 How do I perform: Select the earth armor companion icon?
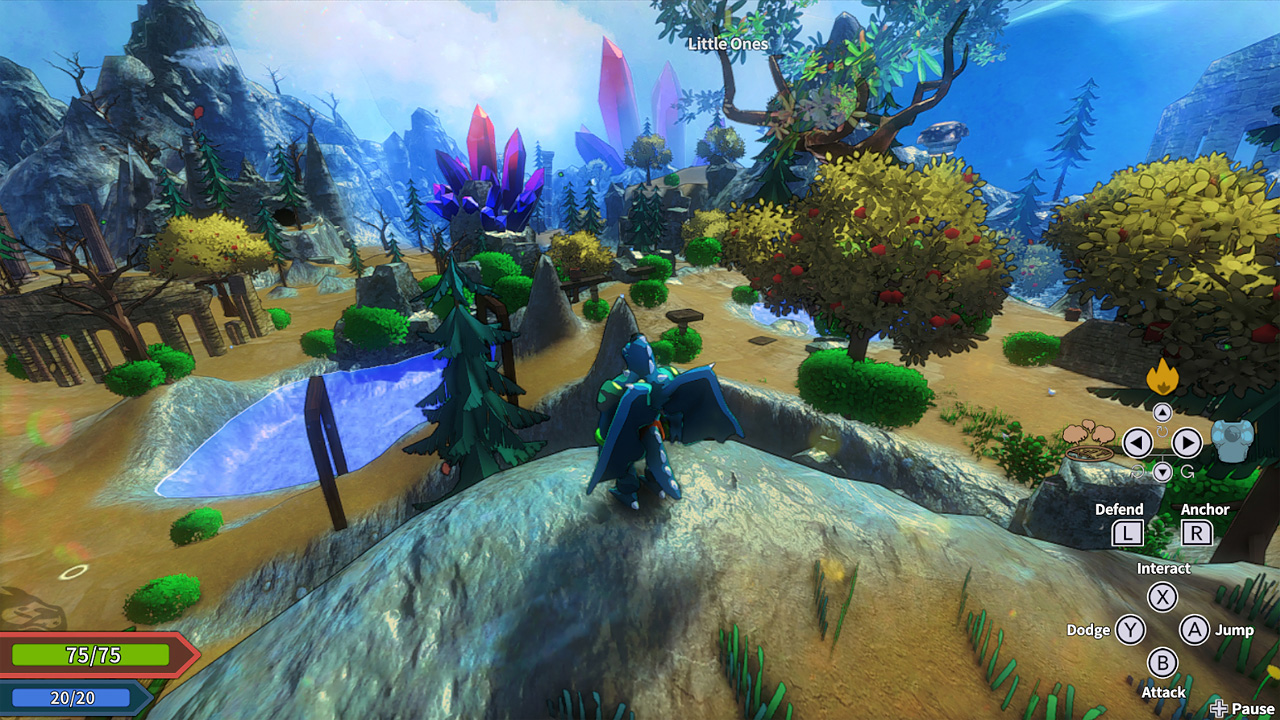point(1233,442)
